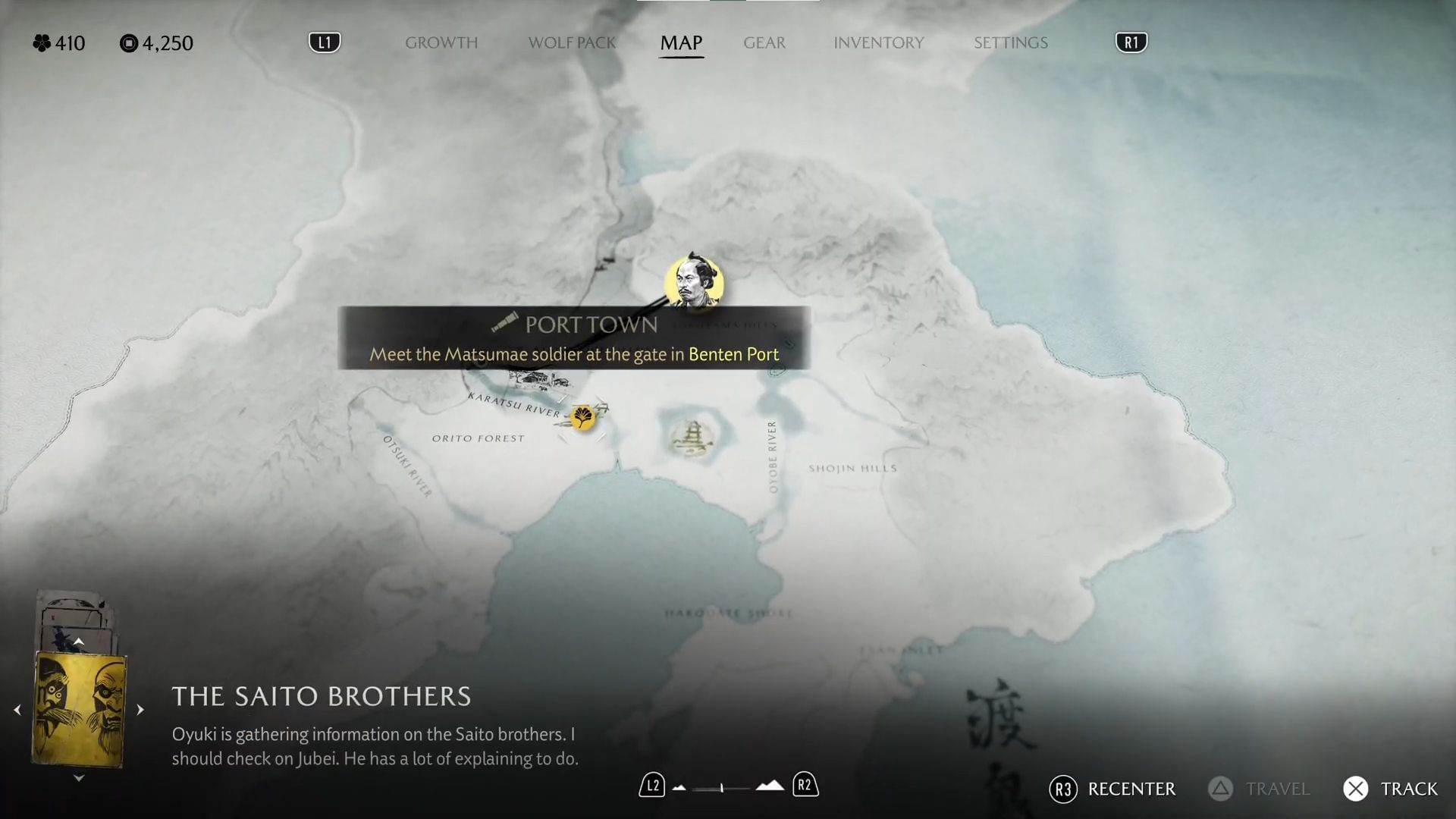Viewport: 1456px width, 819px height.
Task: Cycle quest cards downward with down arrow
Action: (x=79, y=778)
